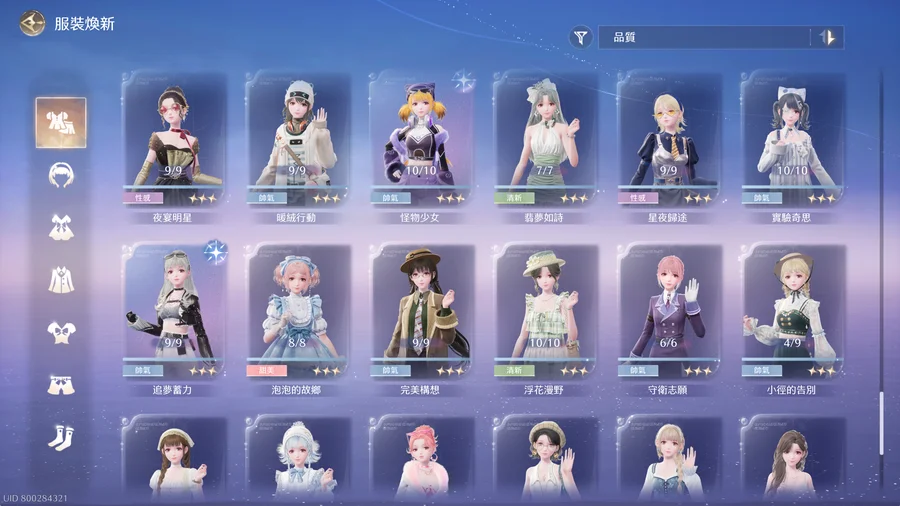Viewport: 900px width, 506px height.
Task: Switch to the socks category tab
Action: [x=61, y=438]
